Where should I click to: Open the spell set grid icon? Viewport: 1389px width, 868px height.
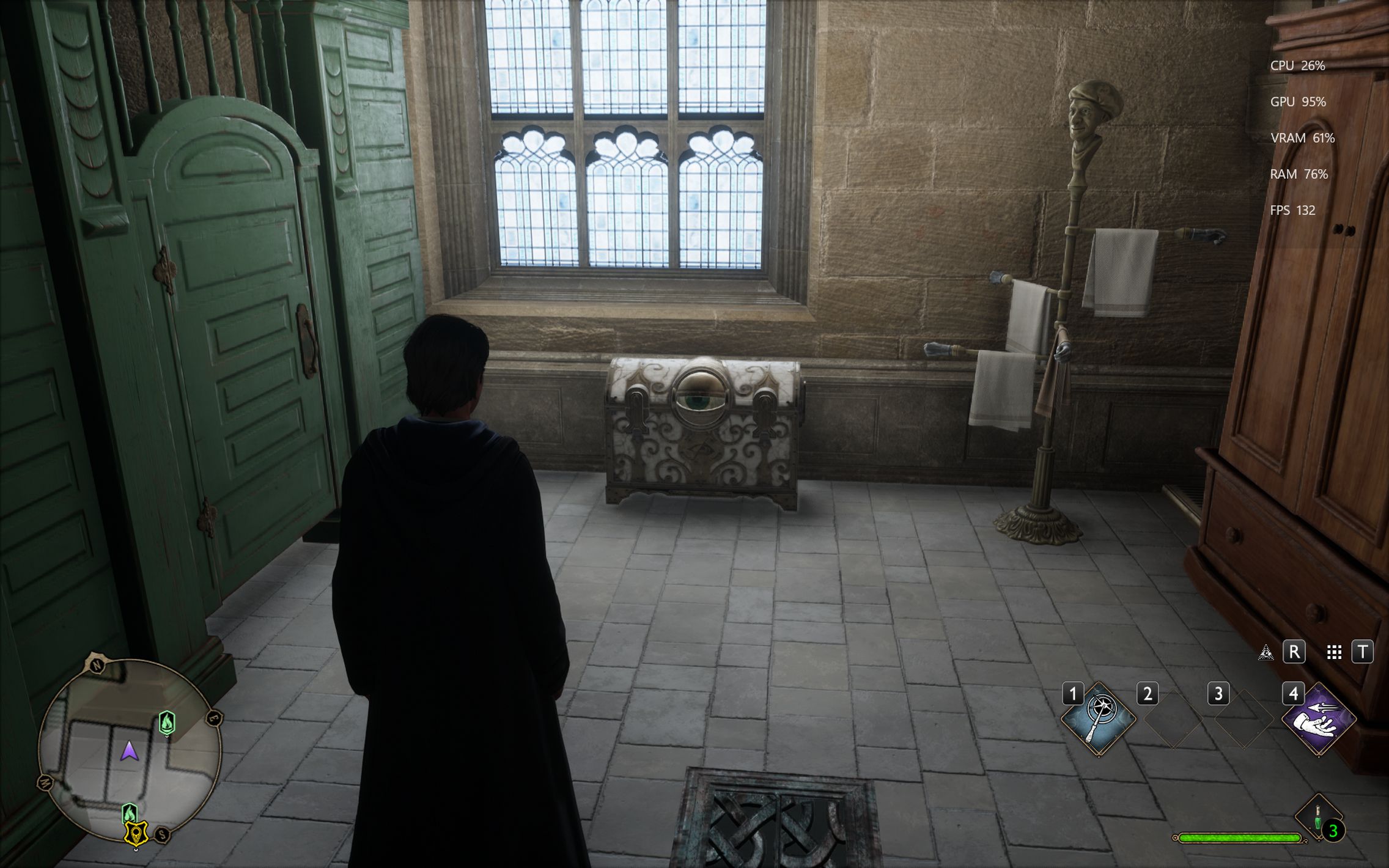tap(1334, 652)
